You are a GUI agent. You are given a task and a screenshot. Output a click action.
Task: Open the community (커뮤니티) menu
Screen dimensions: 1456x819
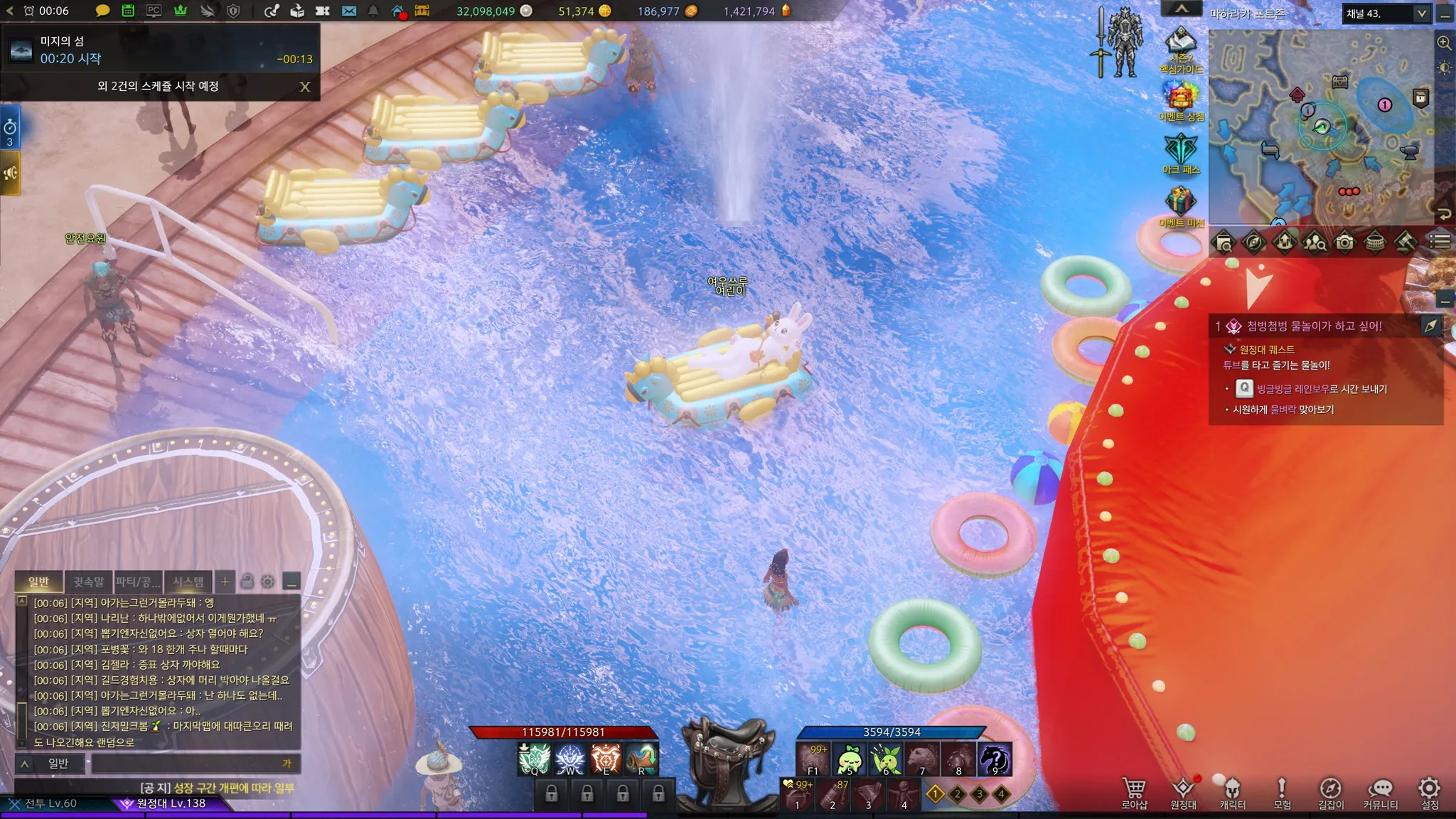pyautogui.click(x=1380, y=791)
